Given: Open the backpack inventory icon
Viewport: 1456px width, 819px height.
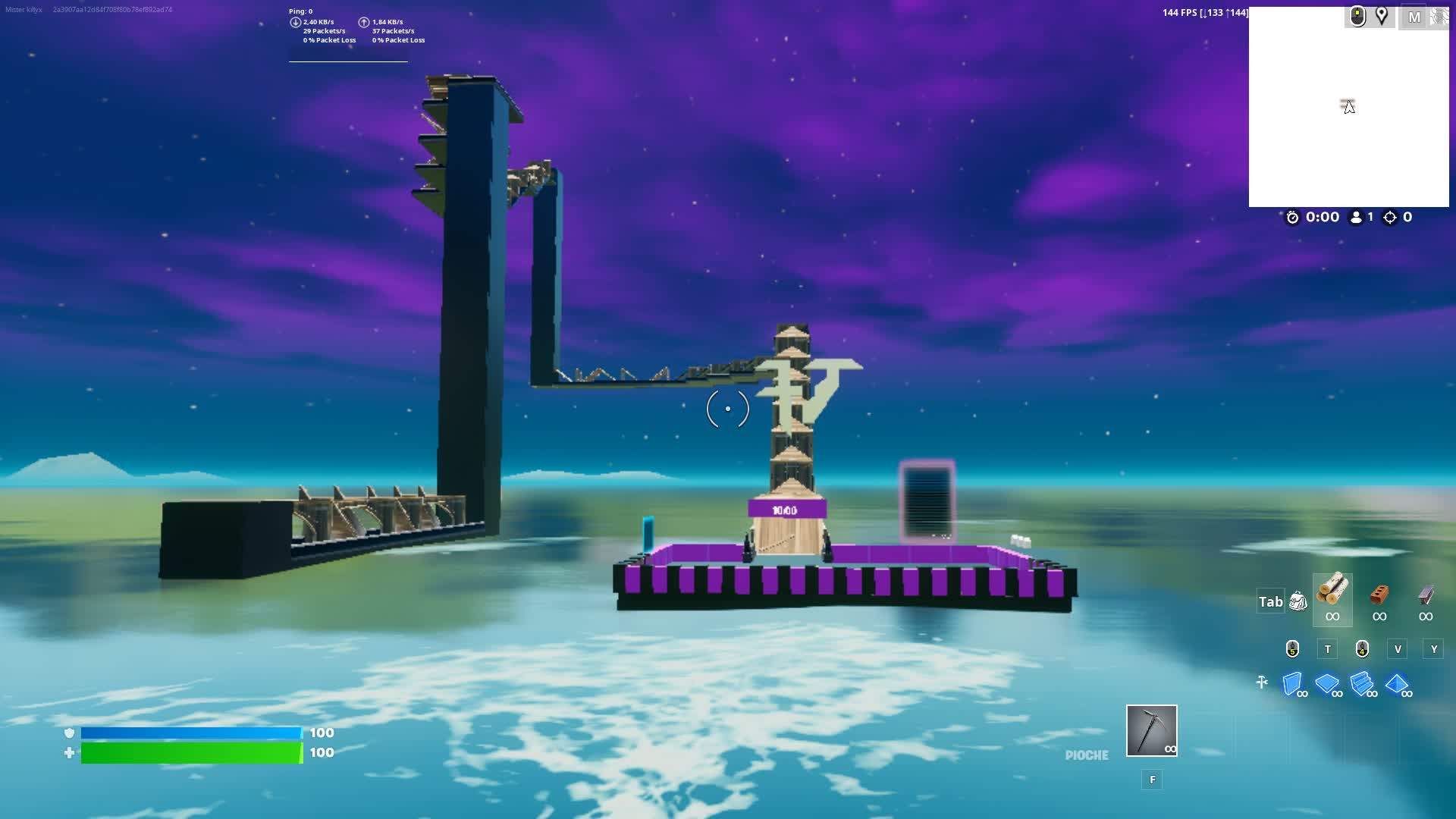Looking at the screenshot, I should click(1298, 601).
